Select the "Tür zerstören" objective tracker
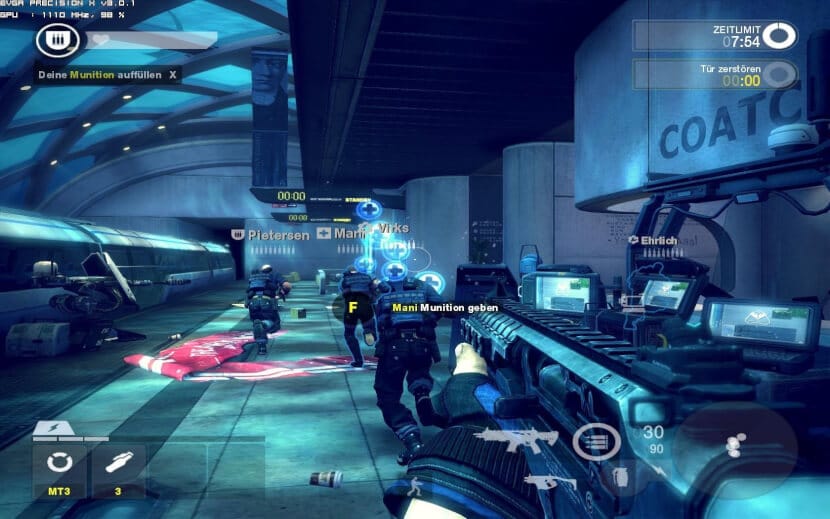830x519 pixels. point(715,74)
